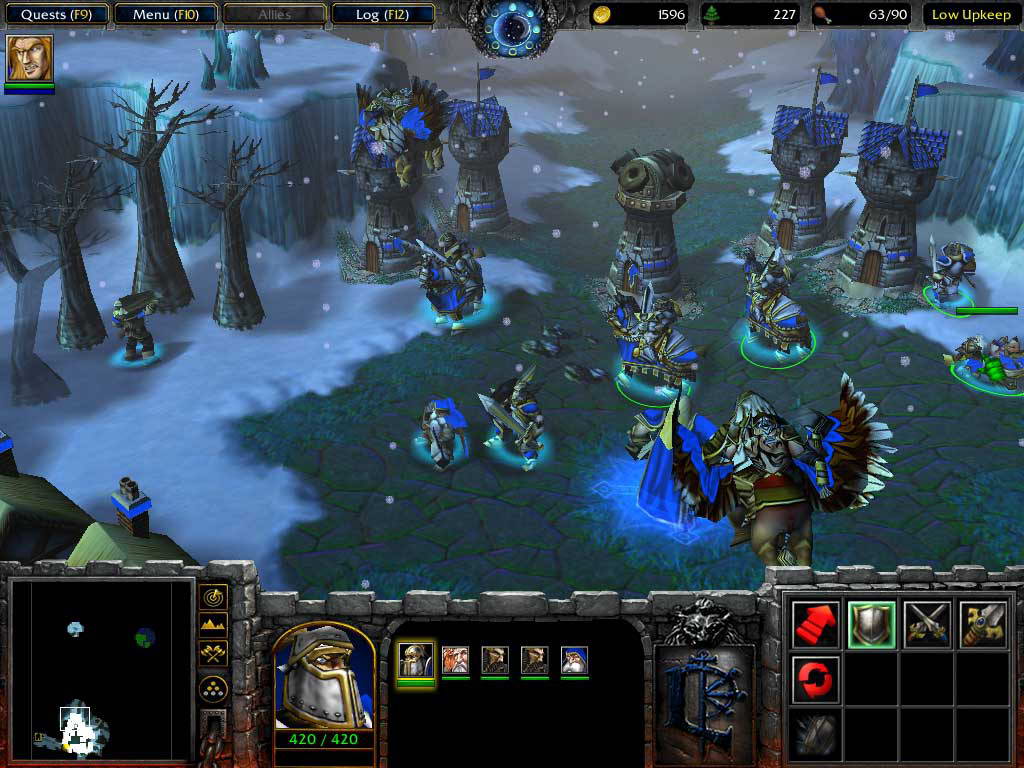Click the Knight unit portrait
Image resolution: width=1024 pixels, height=768 pixels.
(x=324, y=682)
